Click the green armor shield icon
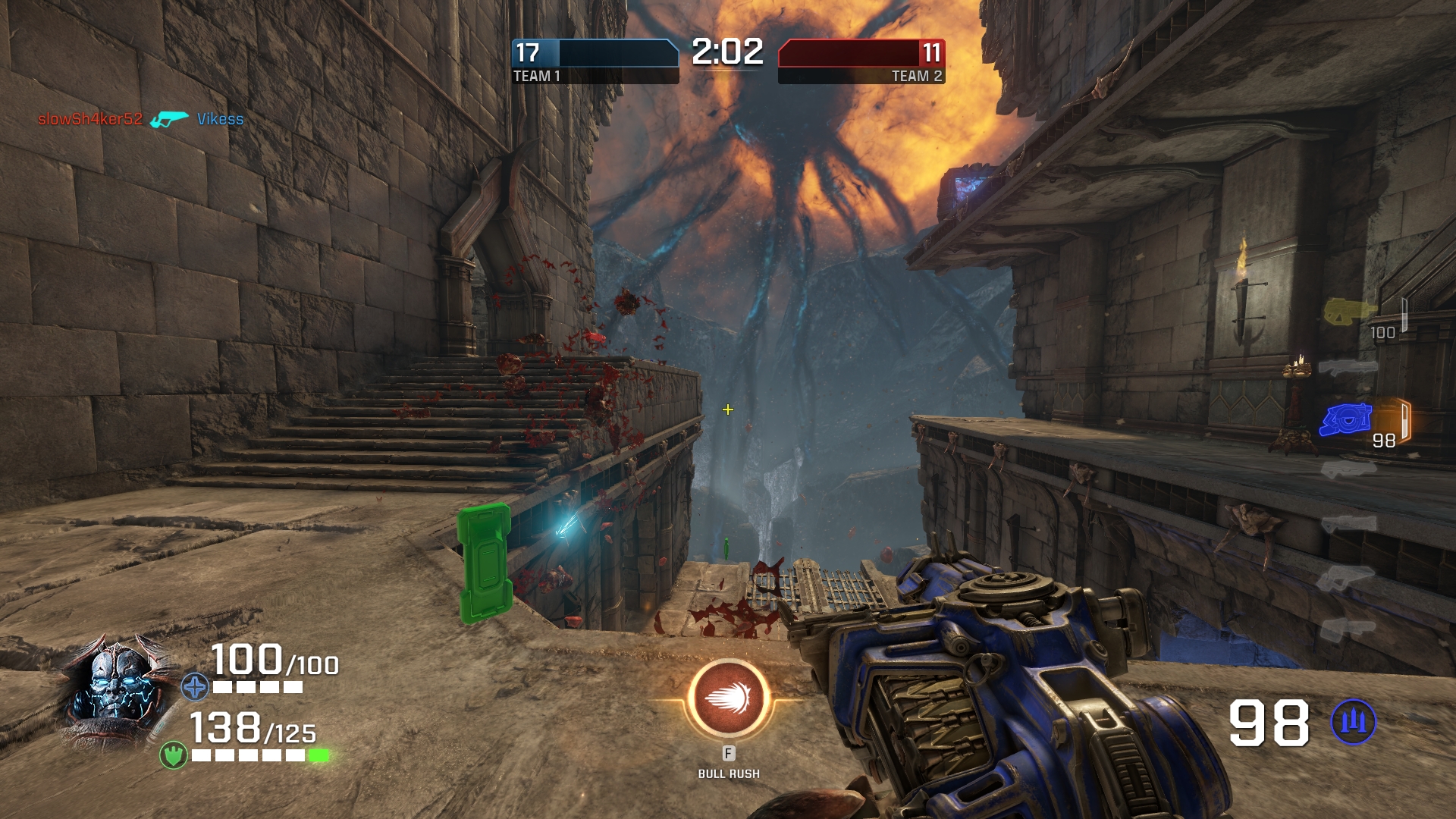This screenshot has height=819, width=1456. click(174, 755)
